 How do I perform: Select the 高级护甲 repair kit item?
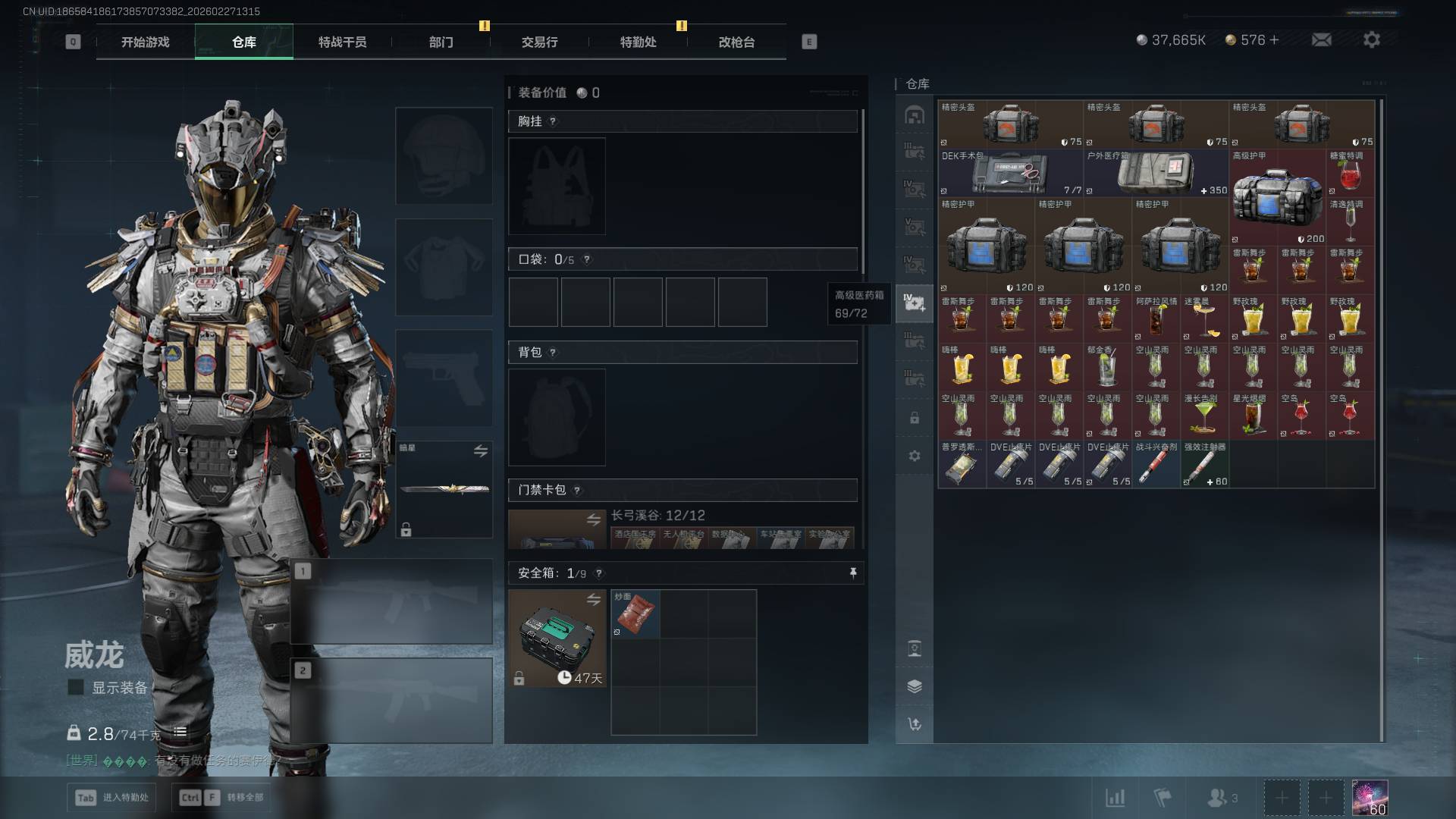click(x=1277, y=197)
